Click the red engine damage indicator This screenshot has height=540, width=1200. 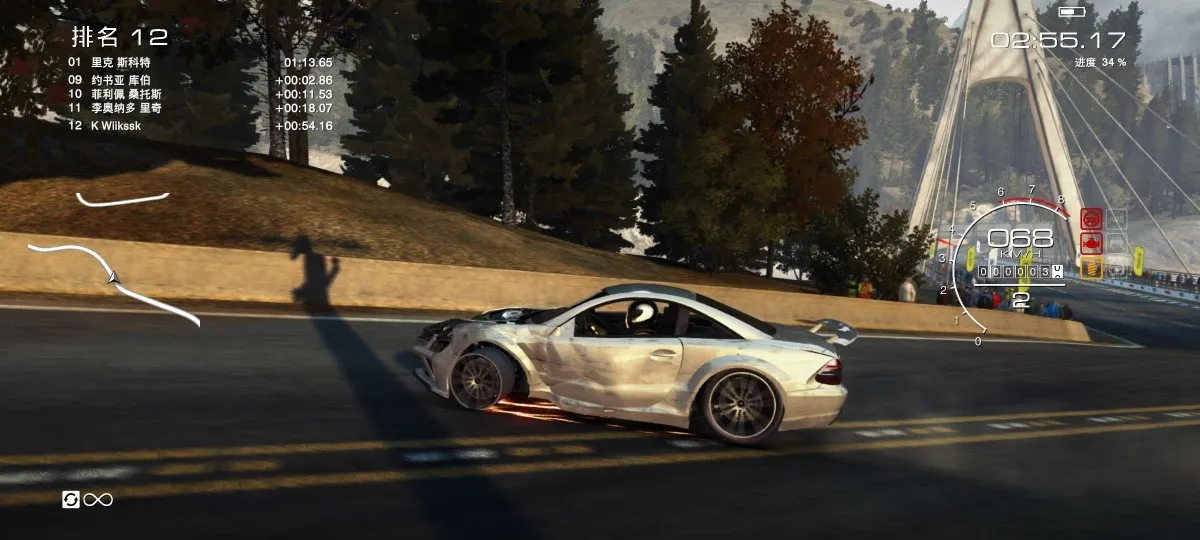(1091, 243)
